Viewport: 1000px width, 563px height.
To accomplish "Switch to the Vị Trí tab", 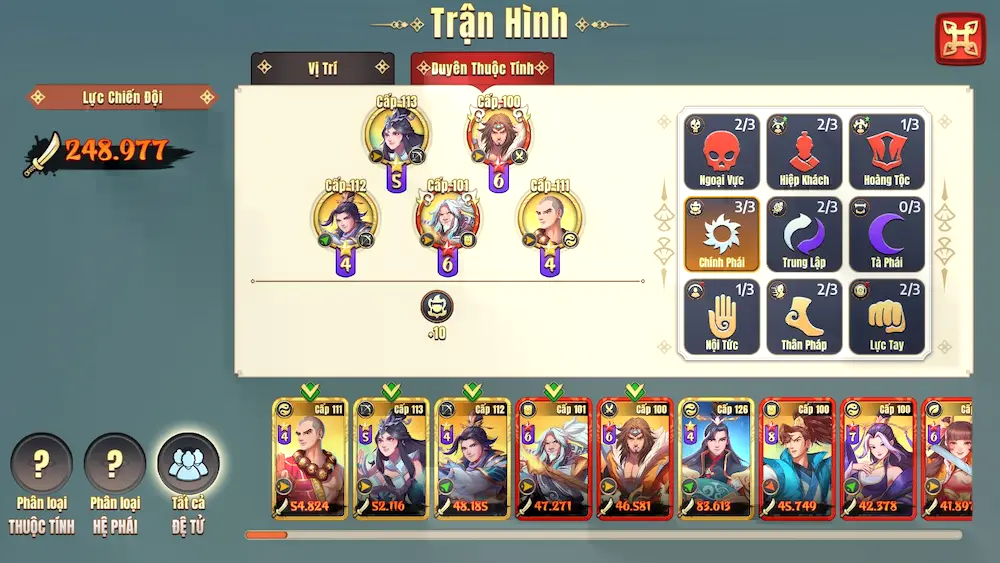I will coord(322,68).
